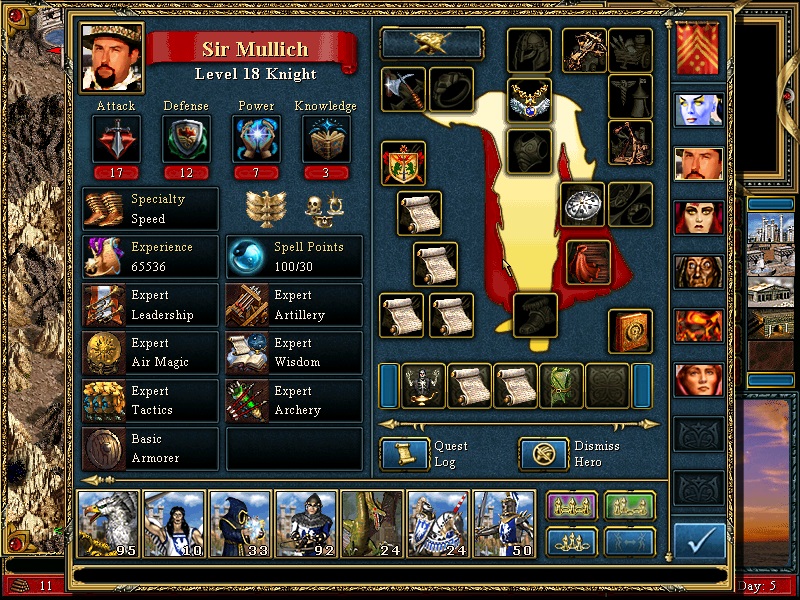Screen dimensions: 800x600
Task: Select the green dragon army stack
Action: point(373,523)
